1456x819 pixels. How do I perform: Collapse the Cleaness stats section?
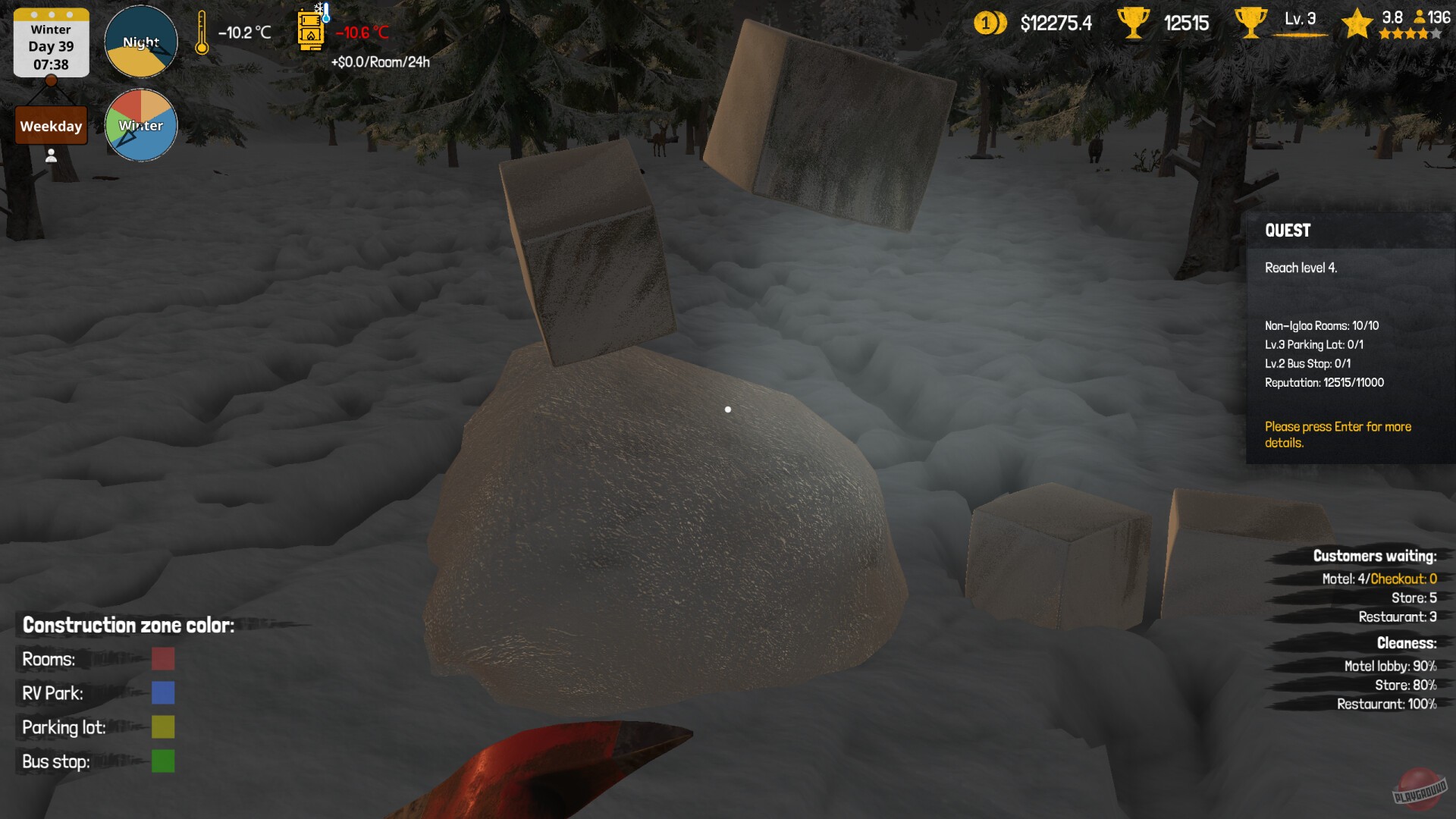pos(1407,643)
